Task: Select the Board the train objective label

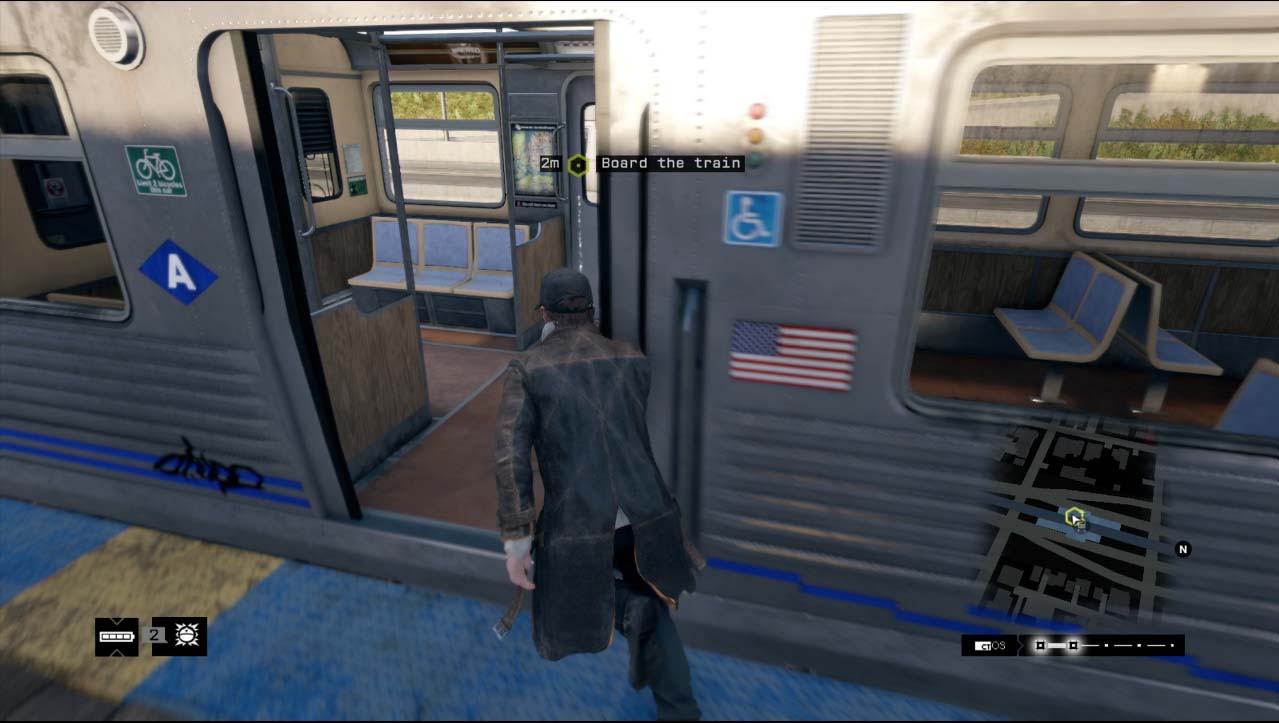Action: click(x=670, y=163)
